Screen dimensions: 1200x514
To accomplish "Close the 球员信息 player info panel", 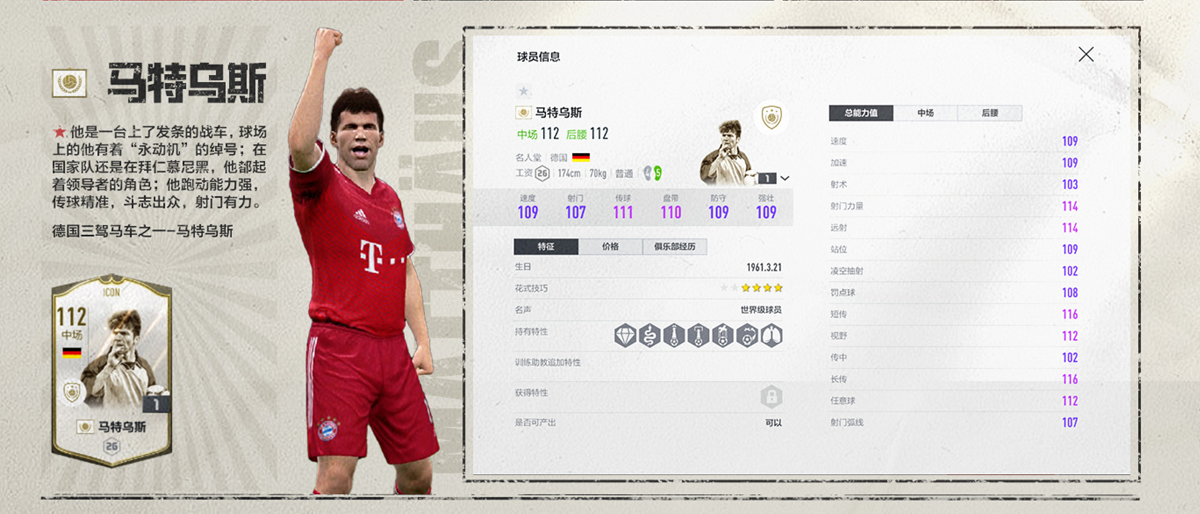I will pyautogui.click(x=1086, y=55).
